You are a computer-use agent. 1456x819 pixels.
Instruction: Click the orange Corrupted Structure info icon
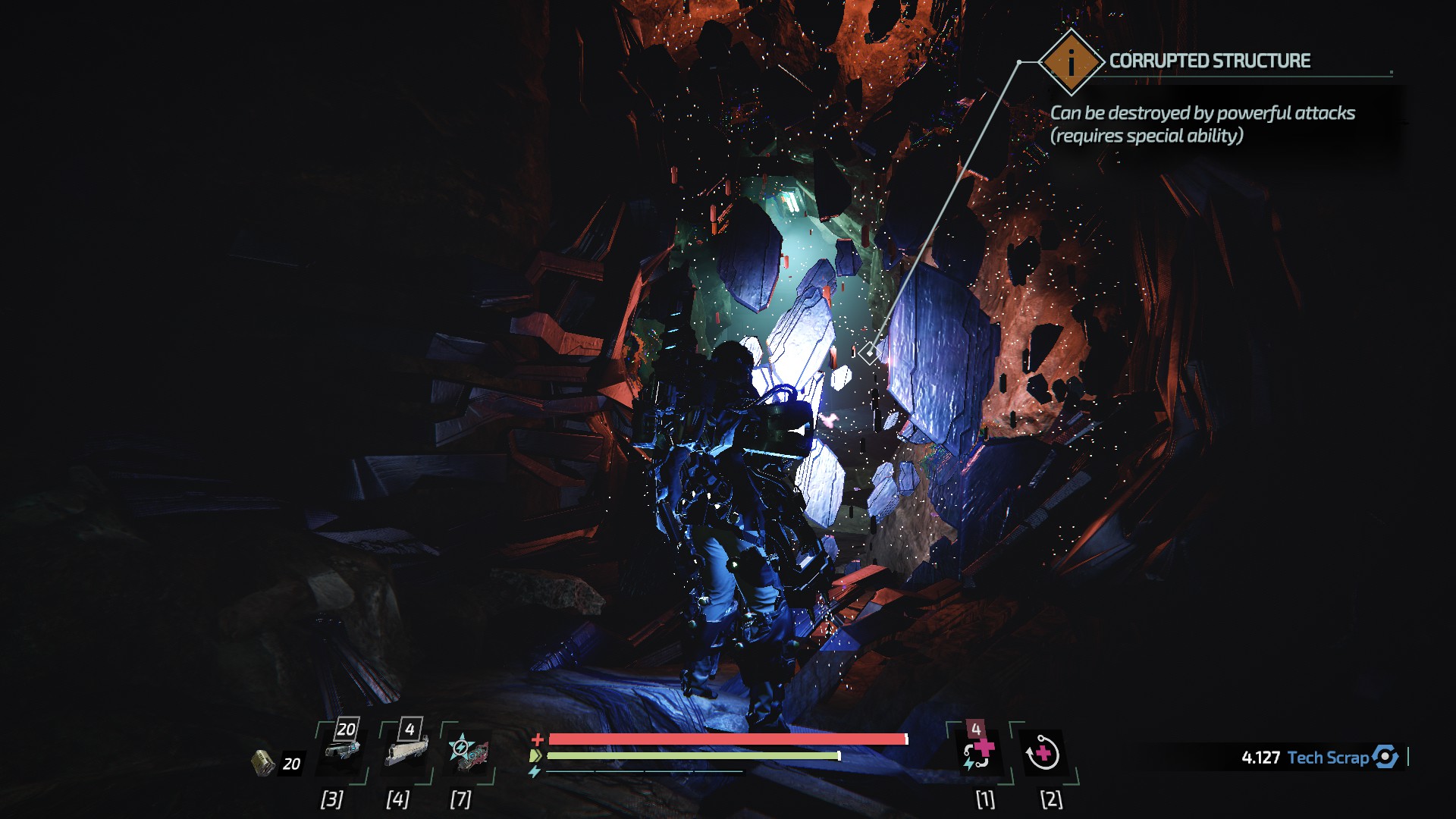point(1070,61)
